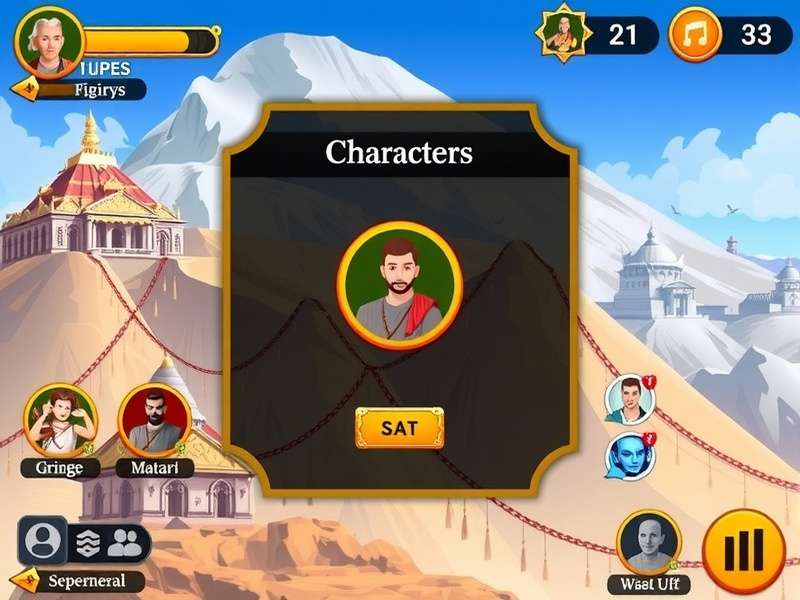The image size is (800, 600).
Task: Open the brown-haired man notification bubble
Action: (630, 400)
